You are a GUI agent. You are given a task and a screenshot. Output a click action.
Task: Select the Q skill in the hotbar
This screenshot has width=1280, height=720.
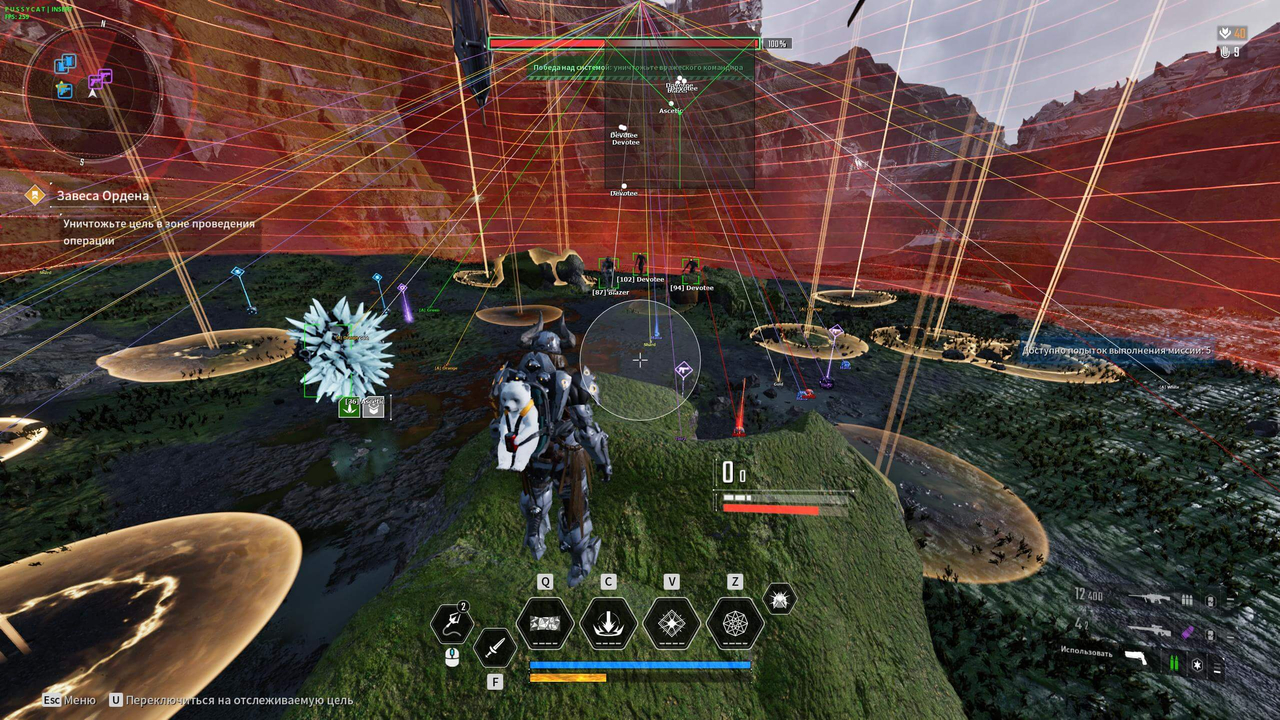click(545, 625)
